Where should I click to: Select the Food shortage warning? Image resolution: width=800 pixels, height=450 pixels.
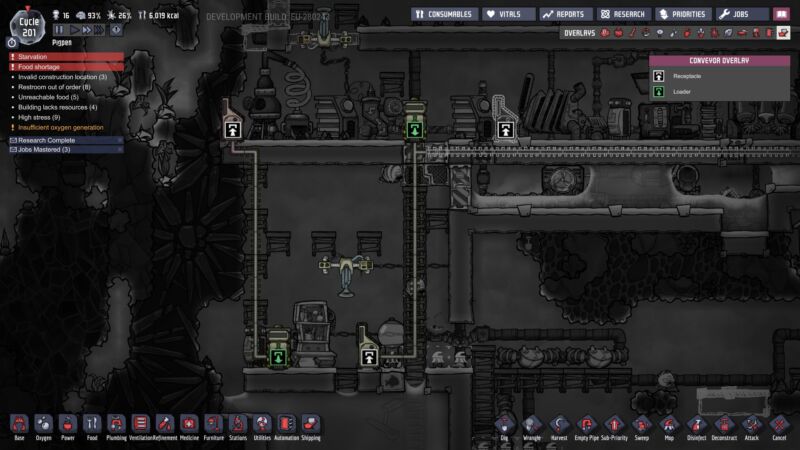click(x=66, y=67)
